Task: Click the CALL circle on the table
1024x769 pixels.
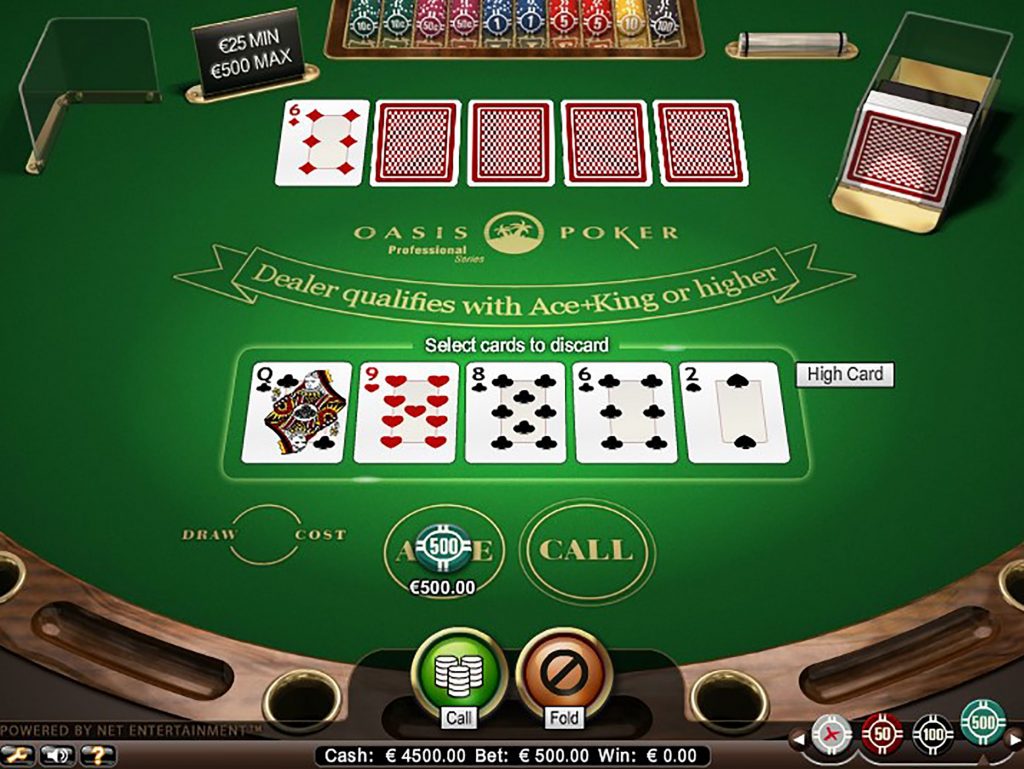Action: tap(586, 550)
